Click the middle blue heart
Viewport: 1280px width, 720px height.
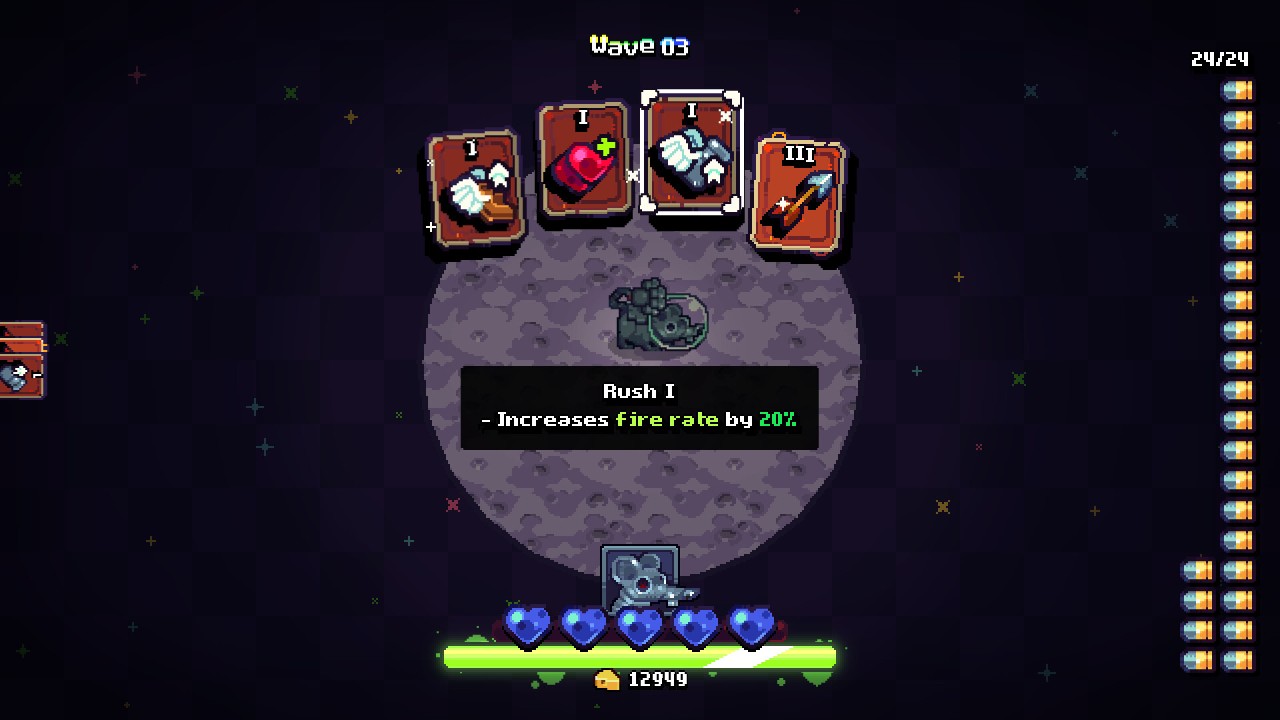[639, 625]
